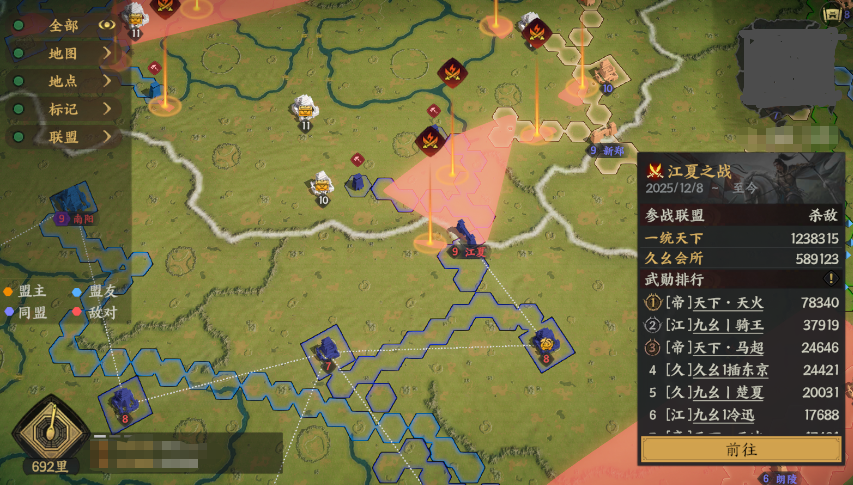Toggle the 全部 (all) map filter

65,26
